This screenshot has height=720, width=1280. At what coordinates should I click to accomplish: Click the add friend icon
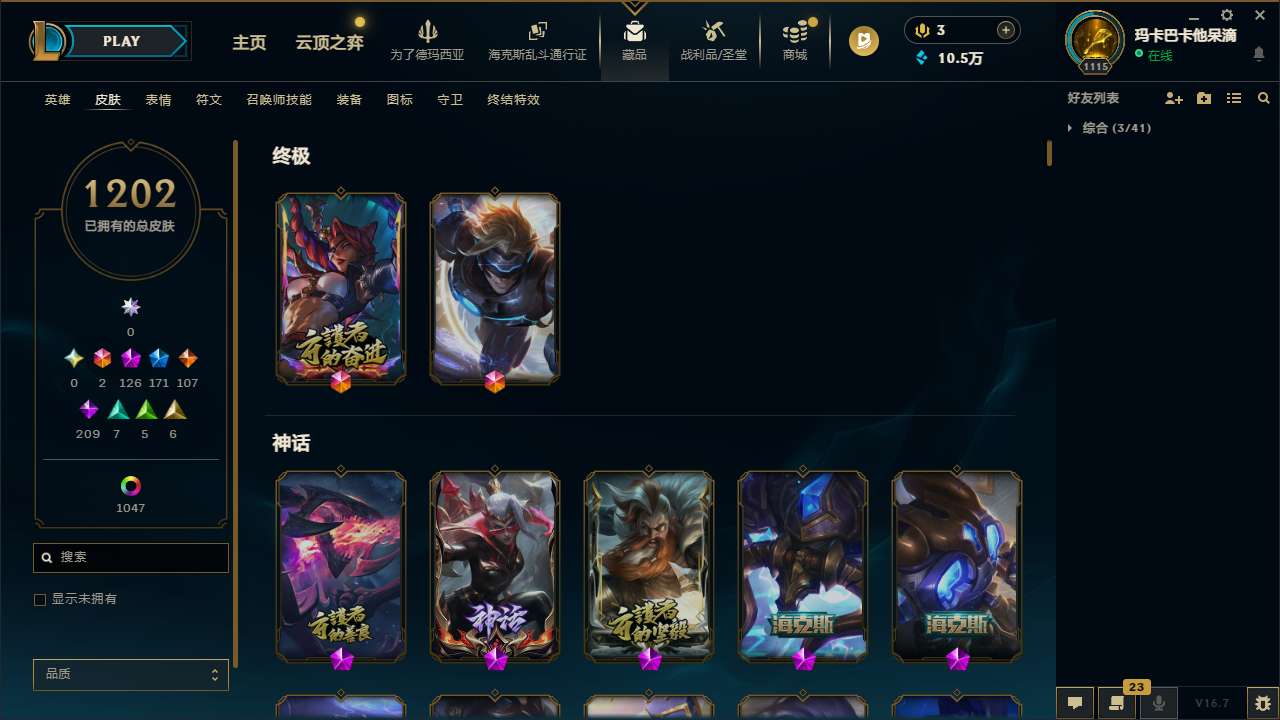[x=1174, y=98]
